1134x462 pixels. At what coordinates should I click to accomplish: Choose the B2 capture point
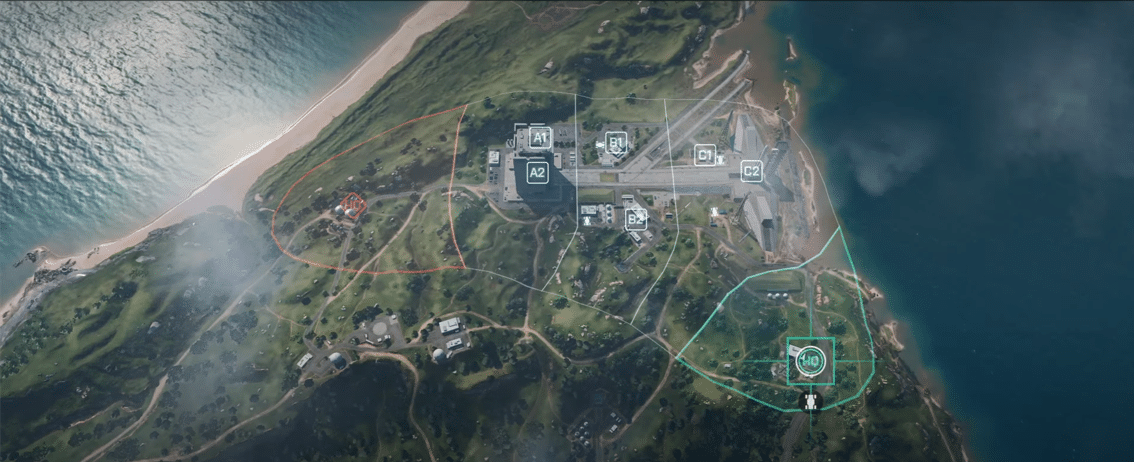(634, 217)
